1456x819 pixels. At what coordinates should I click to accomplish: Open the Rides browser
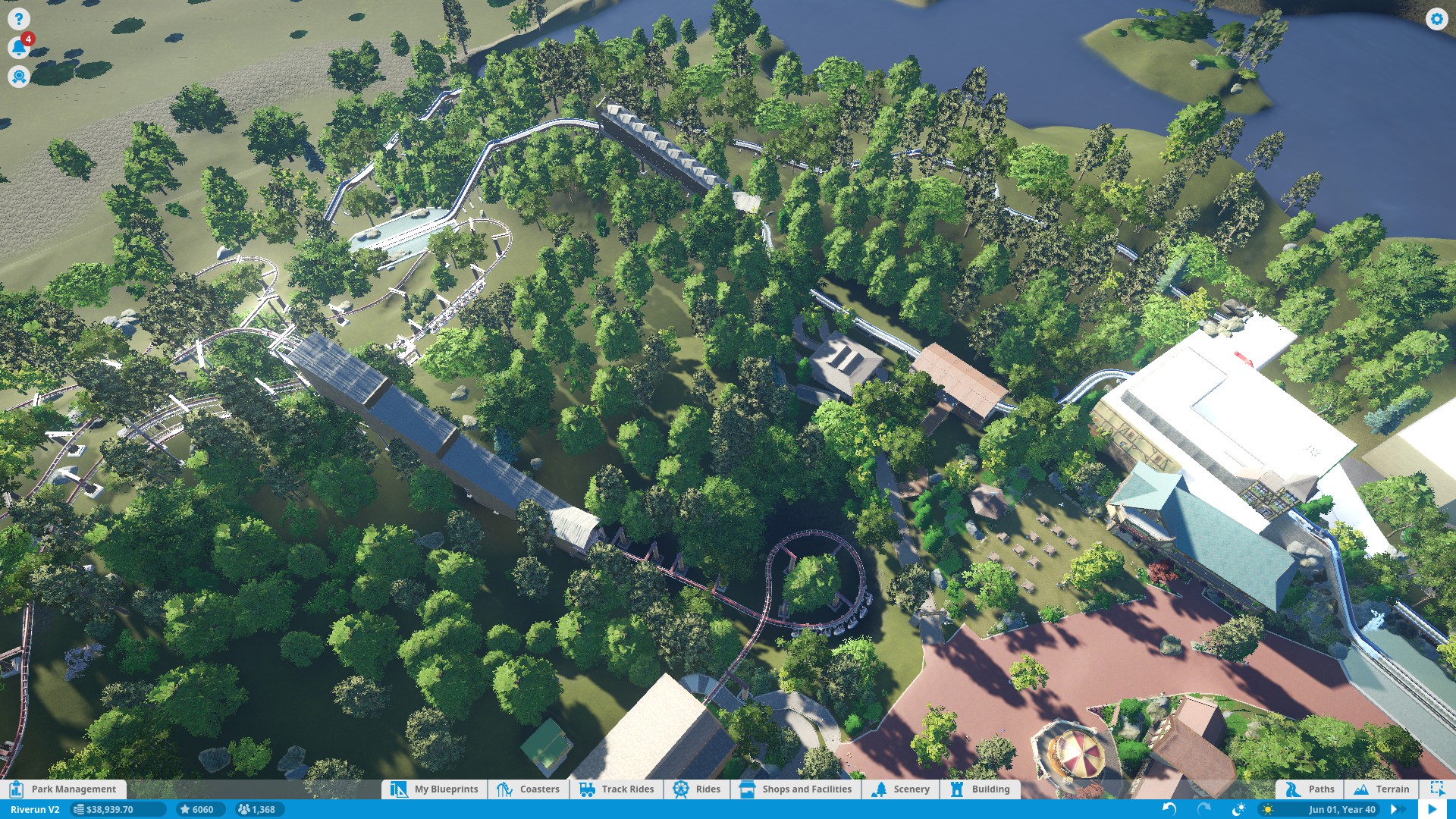(x=697, y=789)
